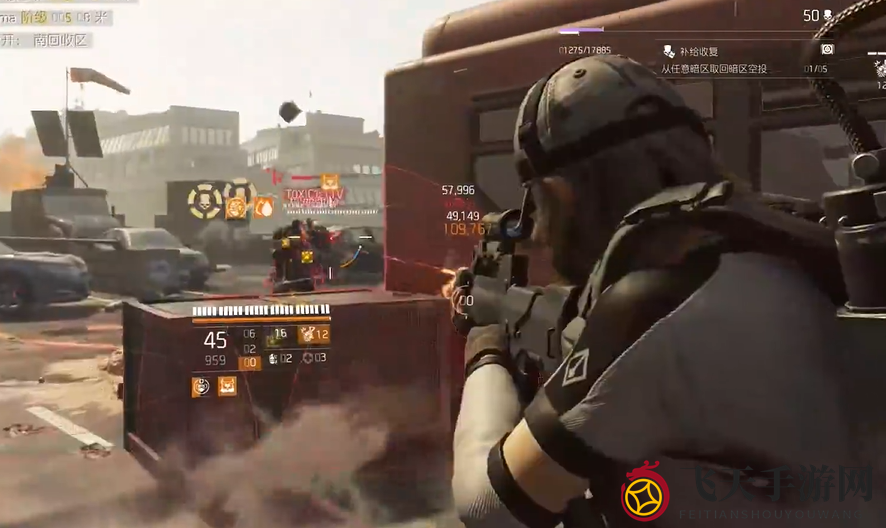The height and width of the screenshot is (528, 886).
Task: Select the round orange buff icon beside cat face
Action: [x=201, y=386]
